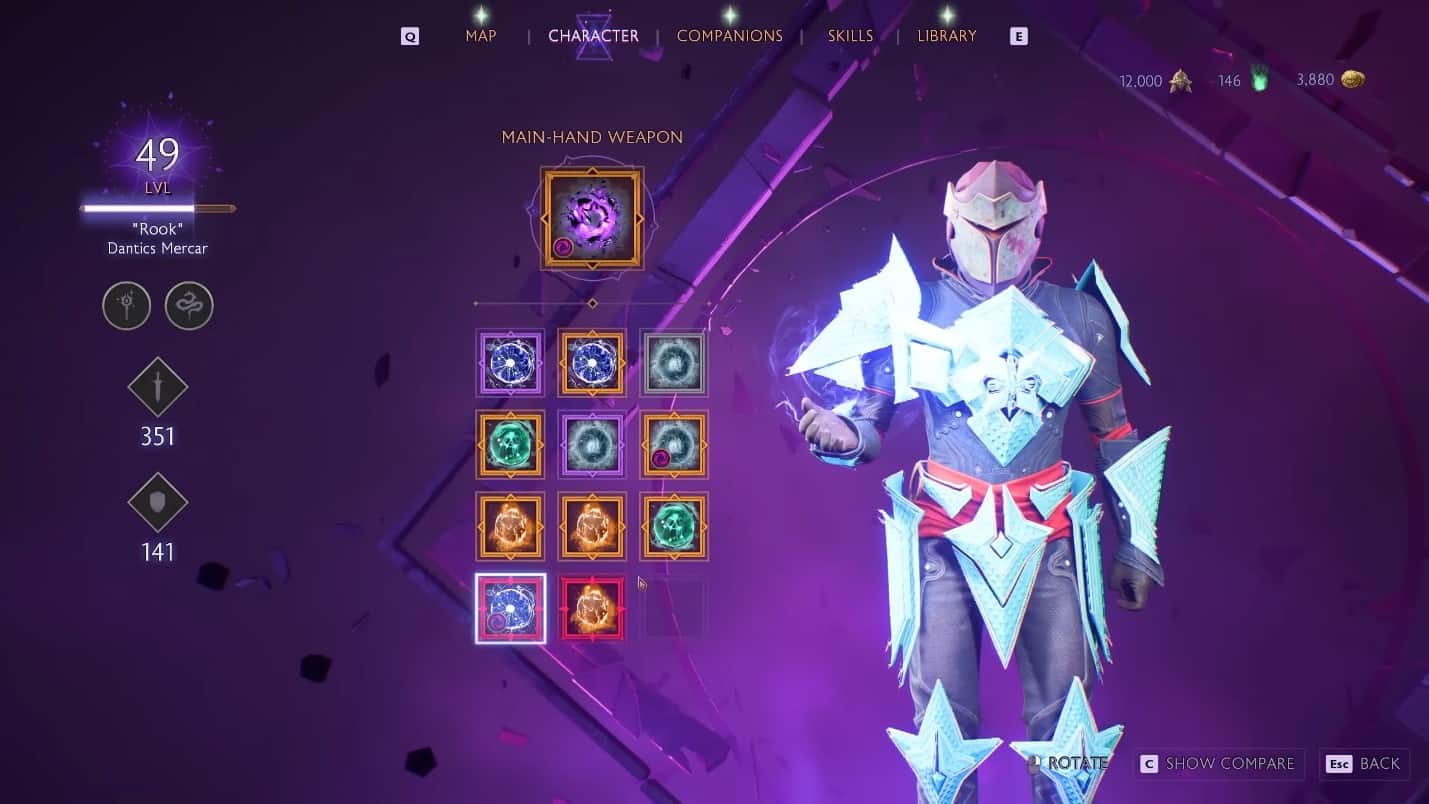The height and width of the screenshot is (804, 1429).
Task: Open the Character tab
Action: pos(593,36)
